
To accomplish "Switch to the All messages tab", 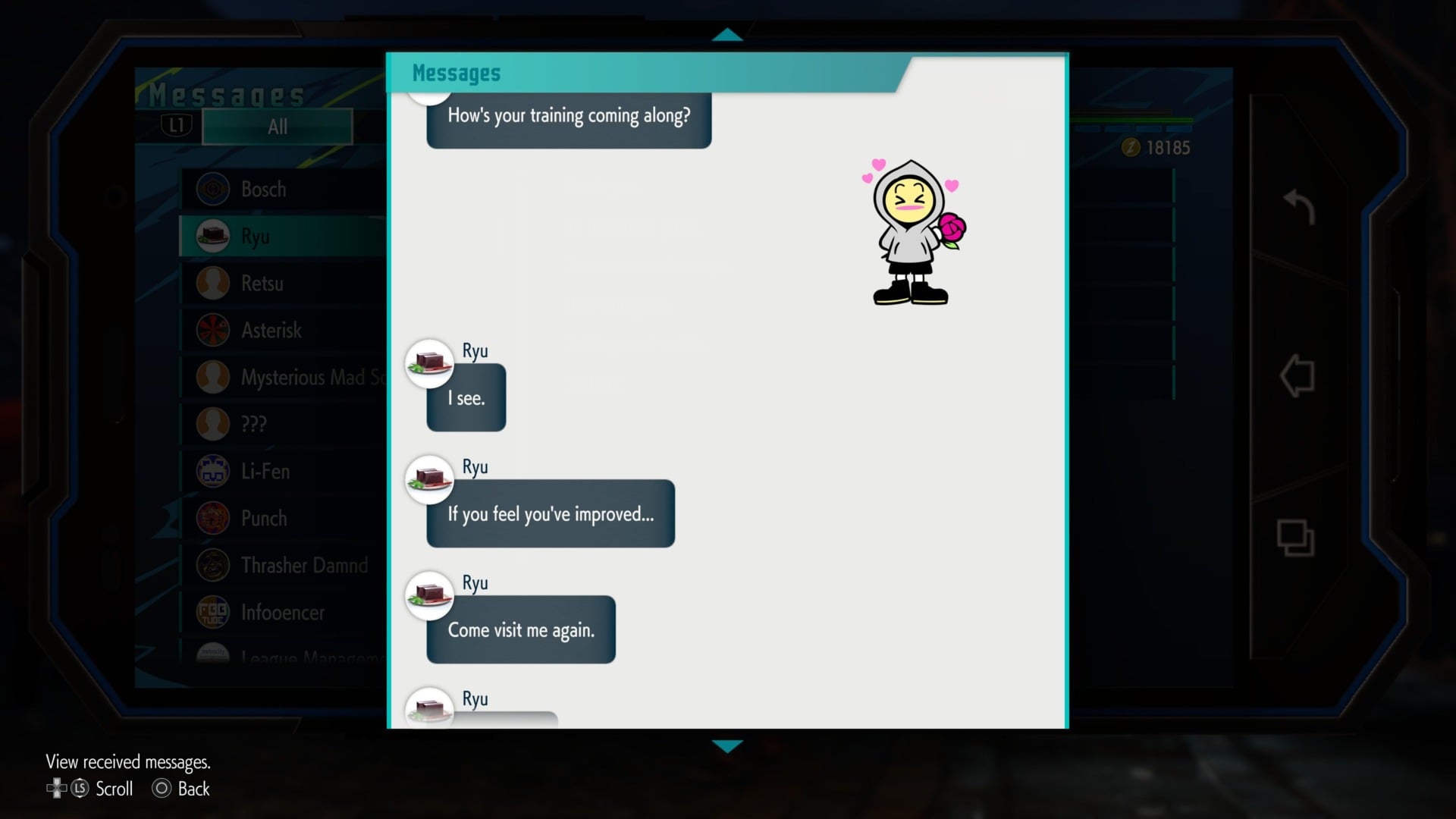I will 276,127.
